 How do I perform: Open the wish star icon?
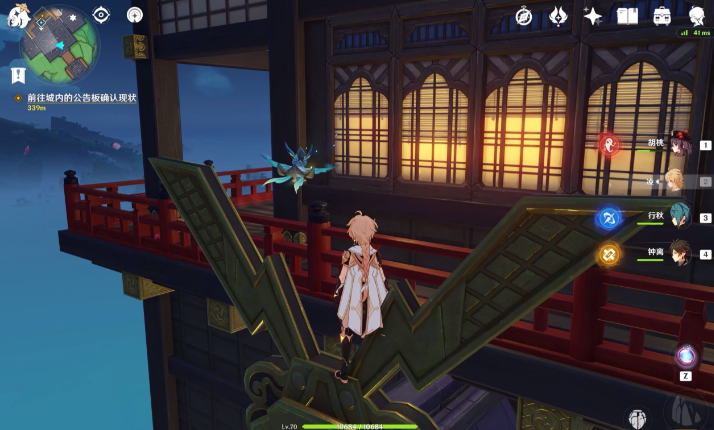pyautogui.click(x=593, y=16)
